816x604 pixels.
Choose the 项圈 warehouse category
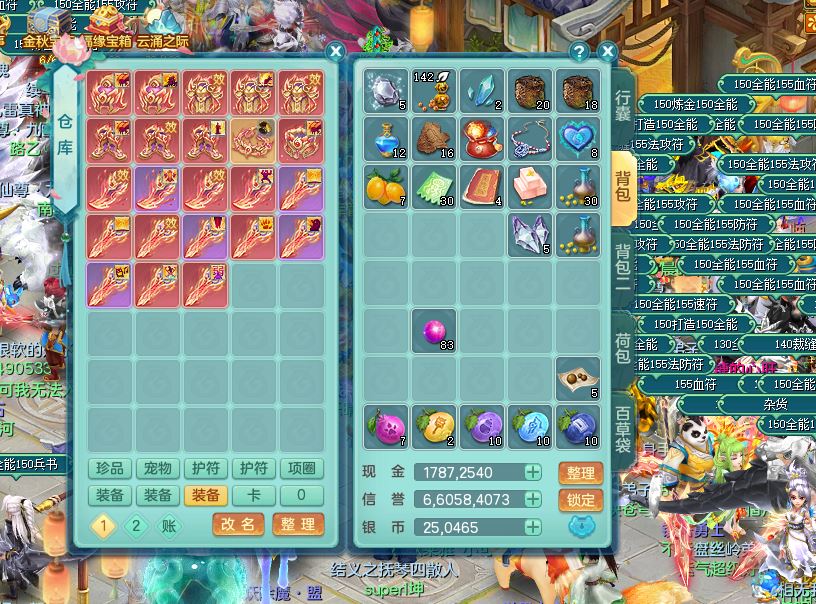pyautogui.click(x=302, y=469)
